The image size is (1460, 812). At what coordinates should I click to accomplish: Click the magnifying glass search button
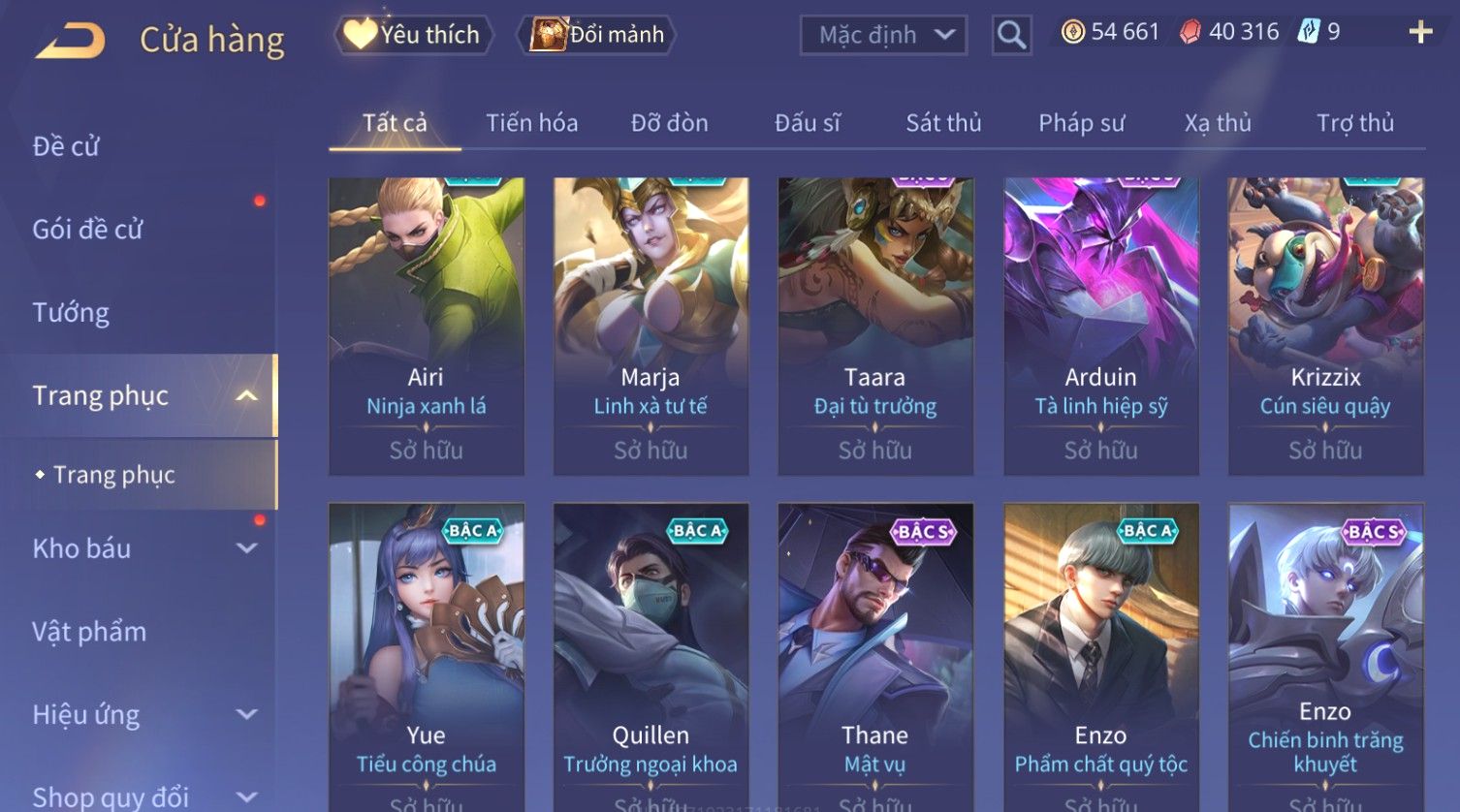[x=1011, y=36]
